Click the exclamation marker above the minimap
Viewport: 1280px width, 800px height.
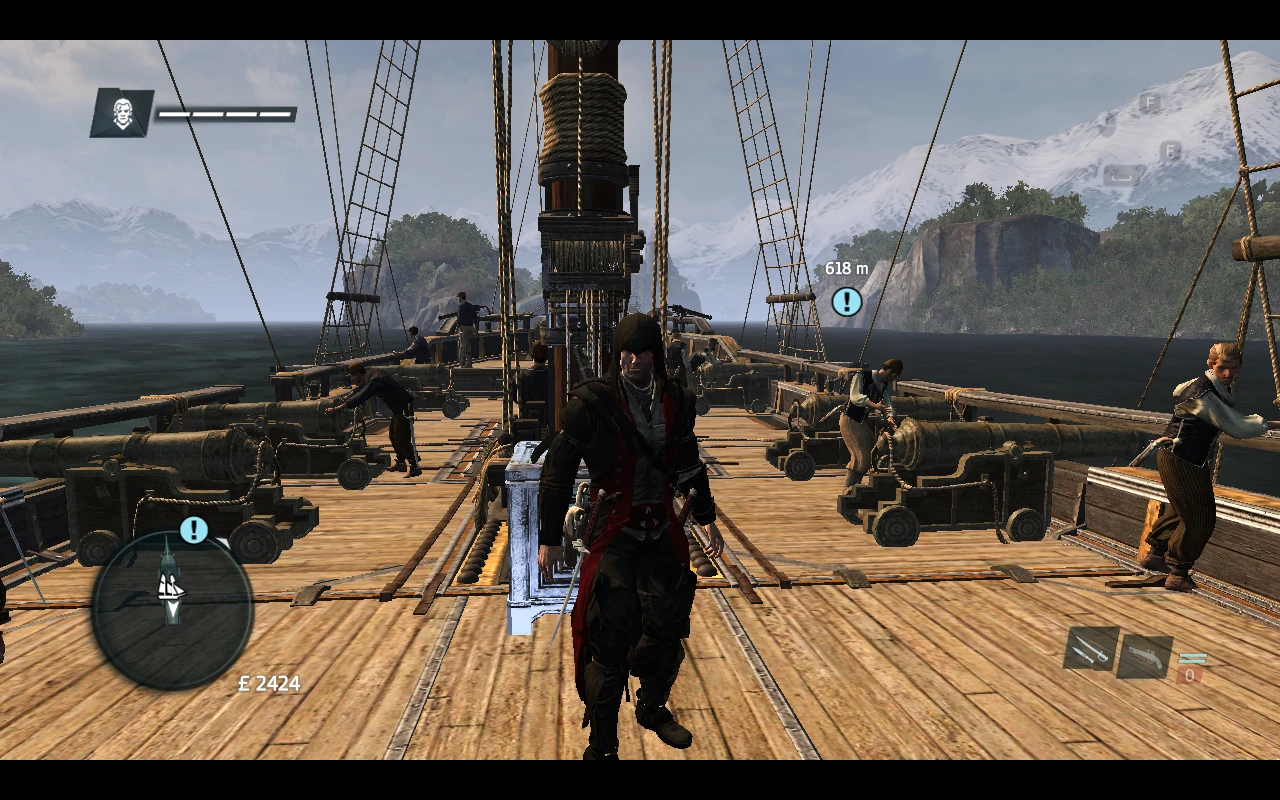point(194,528)
